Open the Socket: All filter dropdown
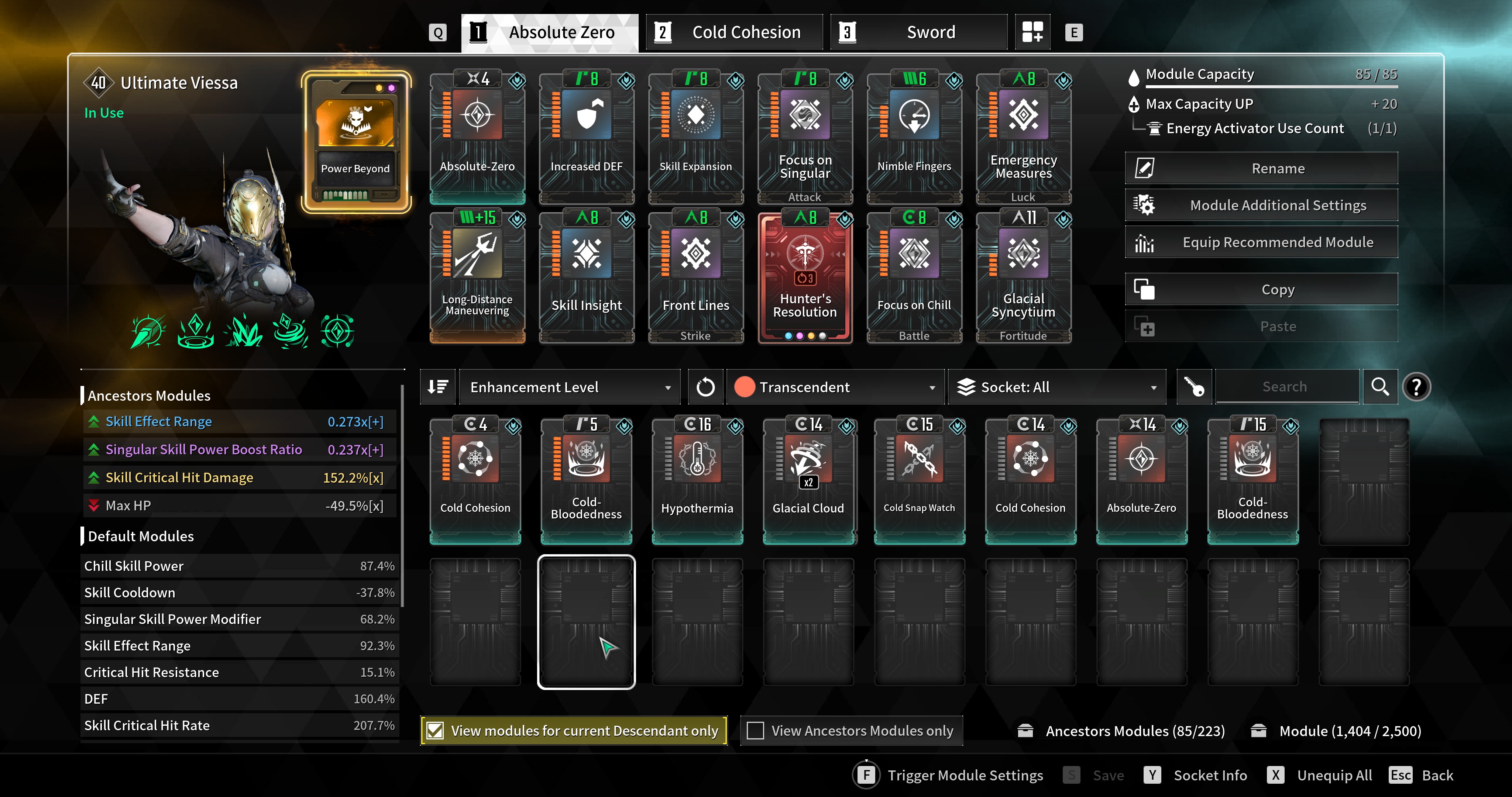Screen dimensions: 1512x797 click(x=1056, y=387)
